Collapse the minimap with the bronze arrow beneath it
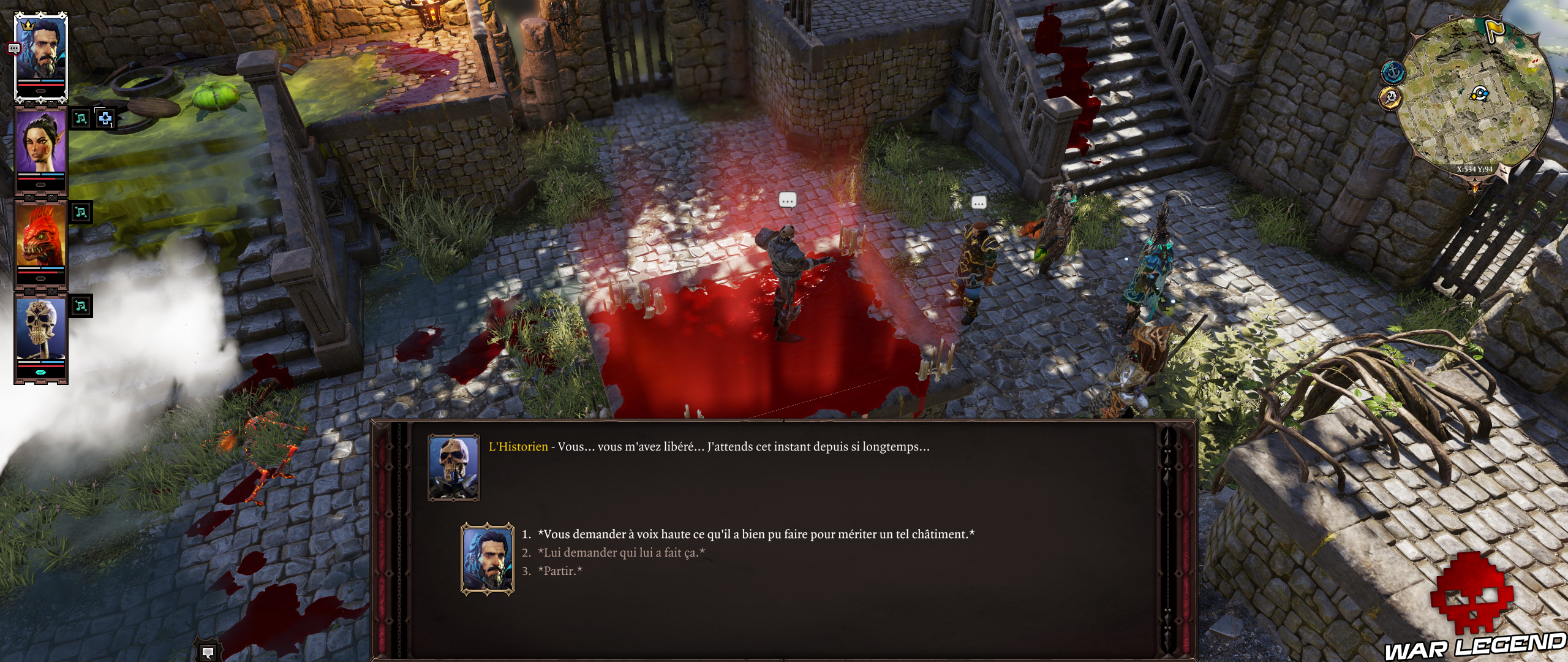1568x662 pixels. pyautogui.click(x=1475, y=186)
